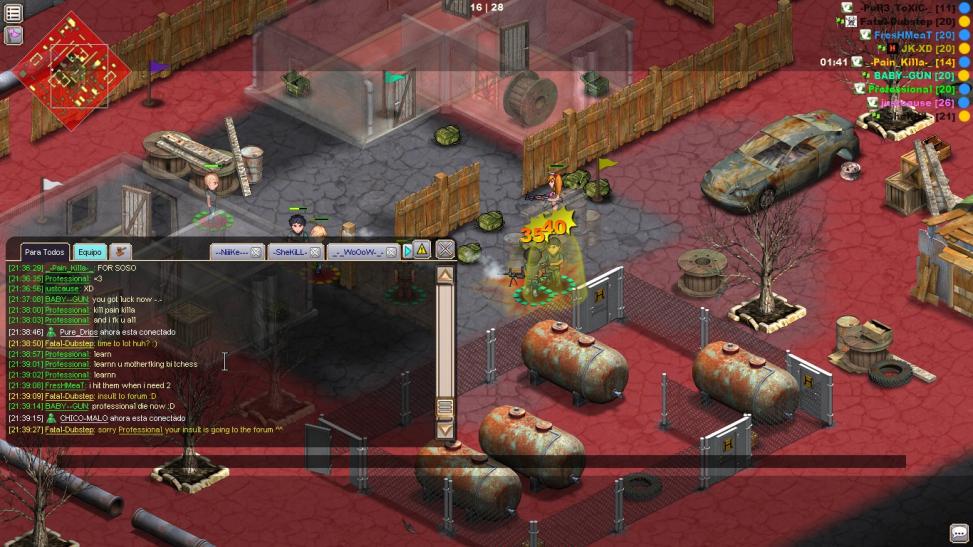The height and width of the screenshot is (547, 973).
Task: Click the chat scroll down arrow
Action: tap(445, 430)
